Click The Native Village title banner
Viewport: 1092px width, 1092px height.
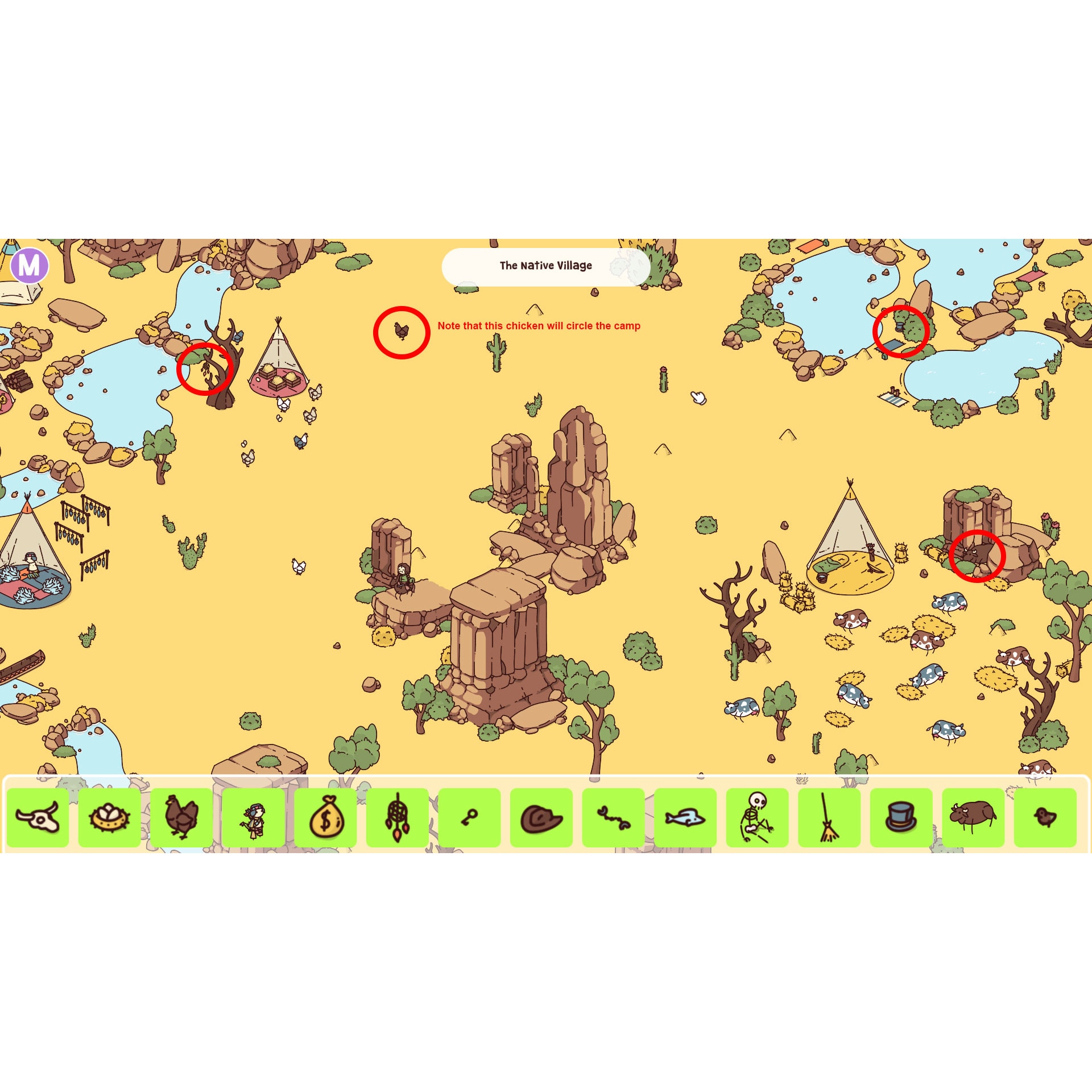545,266
